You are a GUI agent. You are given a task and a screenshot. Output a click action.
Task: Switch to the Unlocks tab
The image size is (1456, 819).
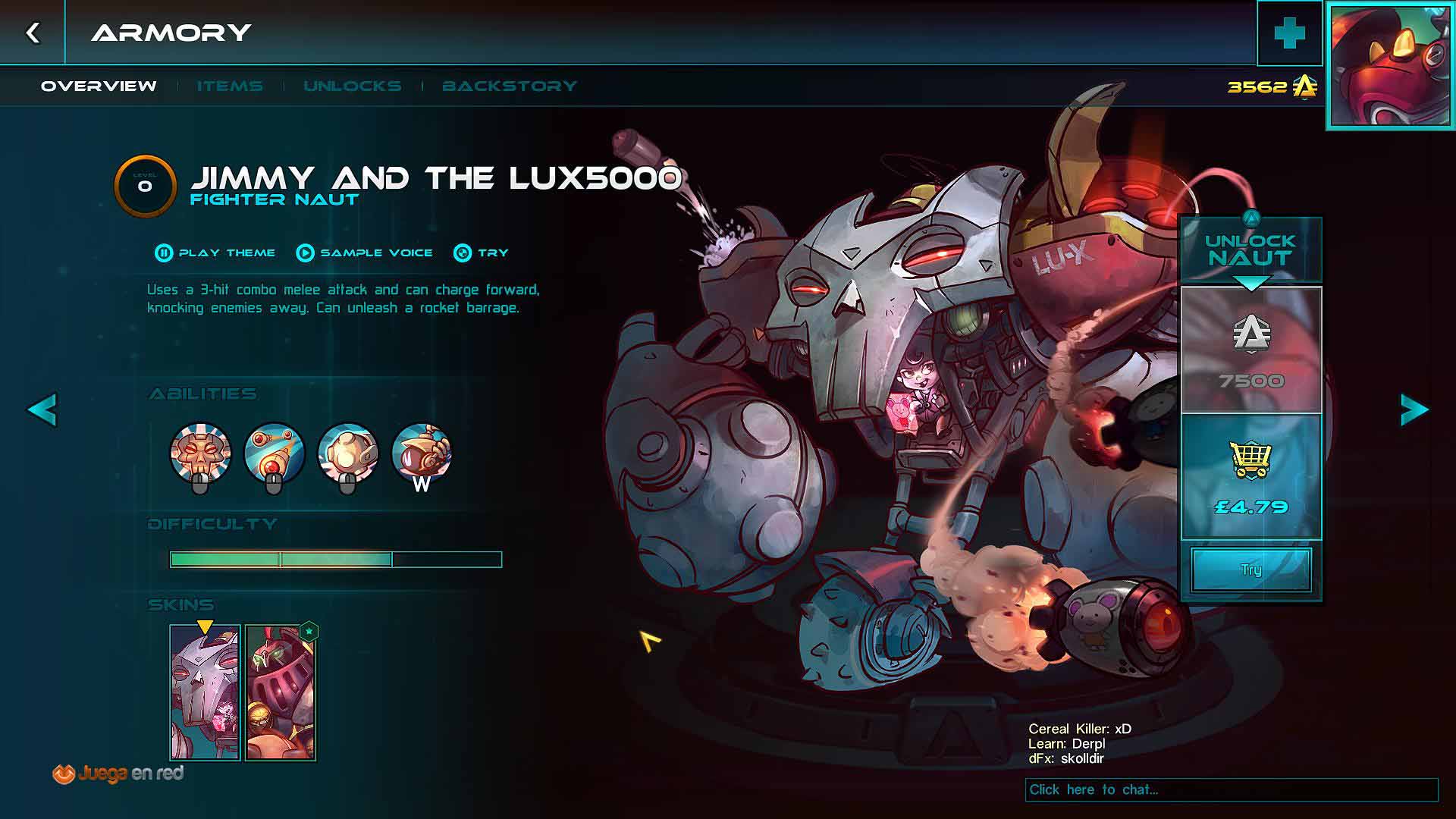click(x=353, y=86)
